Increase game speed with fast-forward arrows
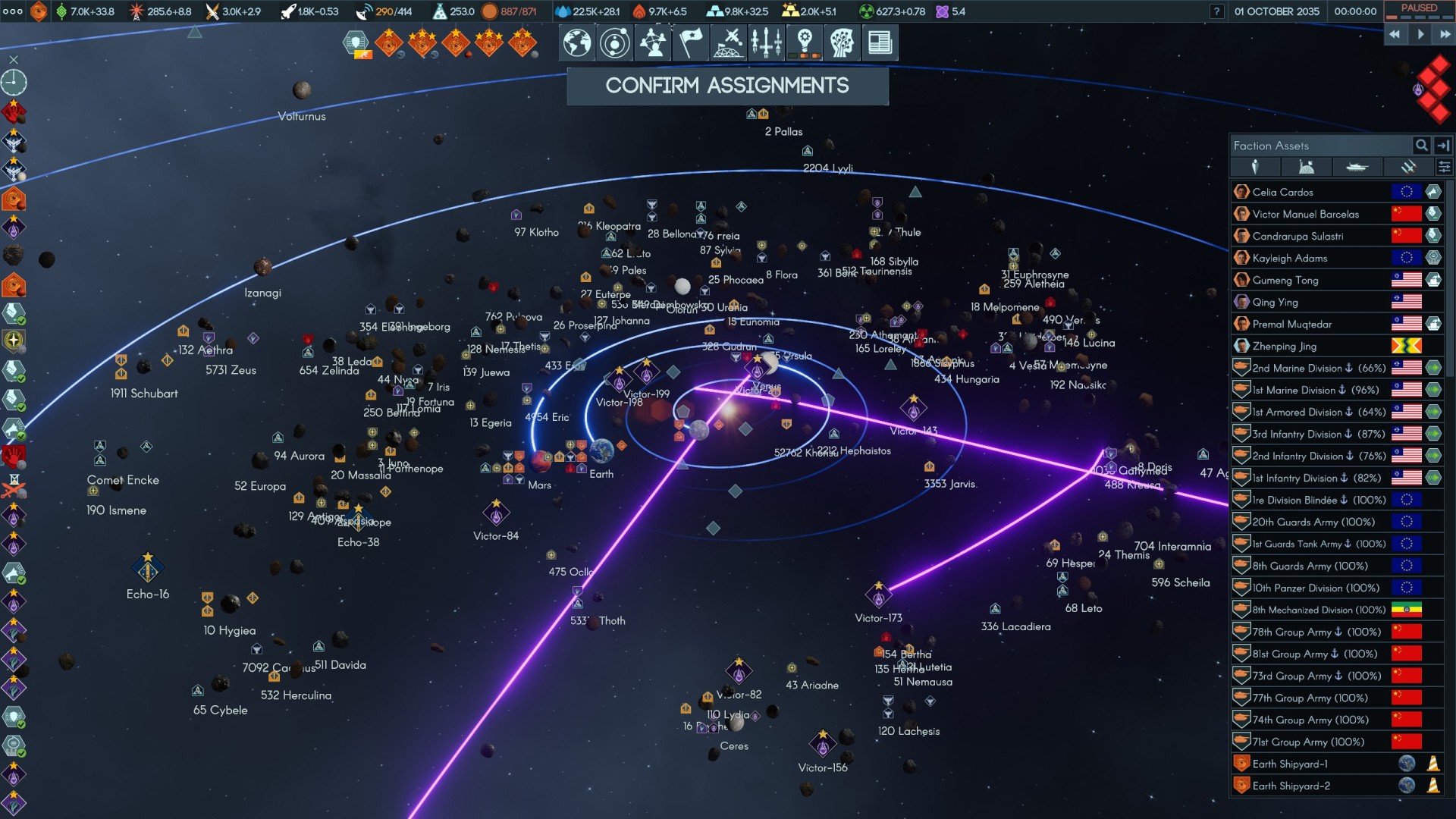1456x819 pixels. coord(1445,34)
